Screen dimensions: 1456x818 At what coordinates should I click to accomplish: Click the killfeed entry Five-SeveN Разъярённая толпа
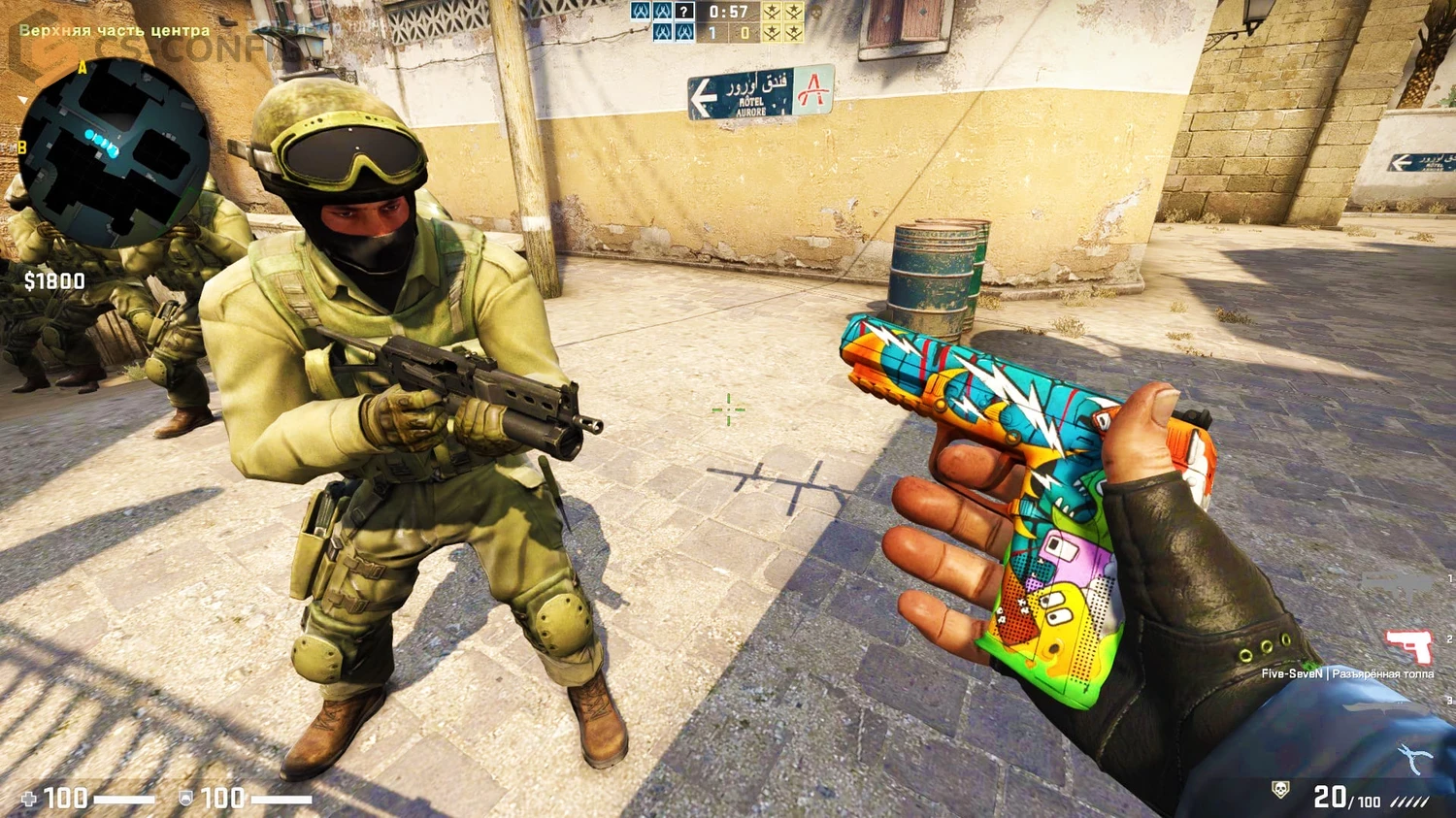[x=1345, y=673]
